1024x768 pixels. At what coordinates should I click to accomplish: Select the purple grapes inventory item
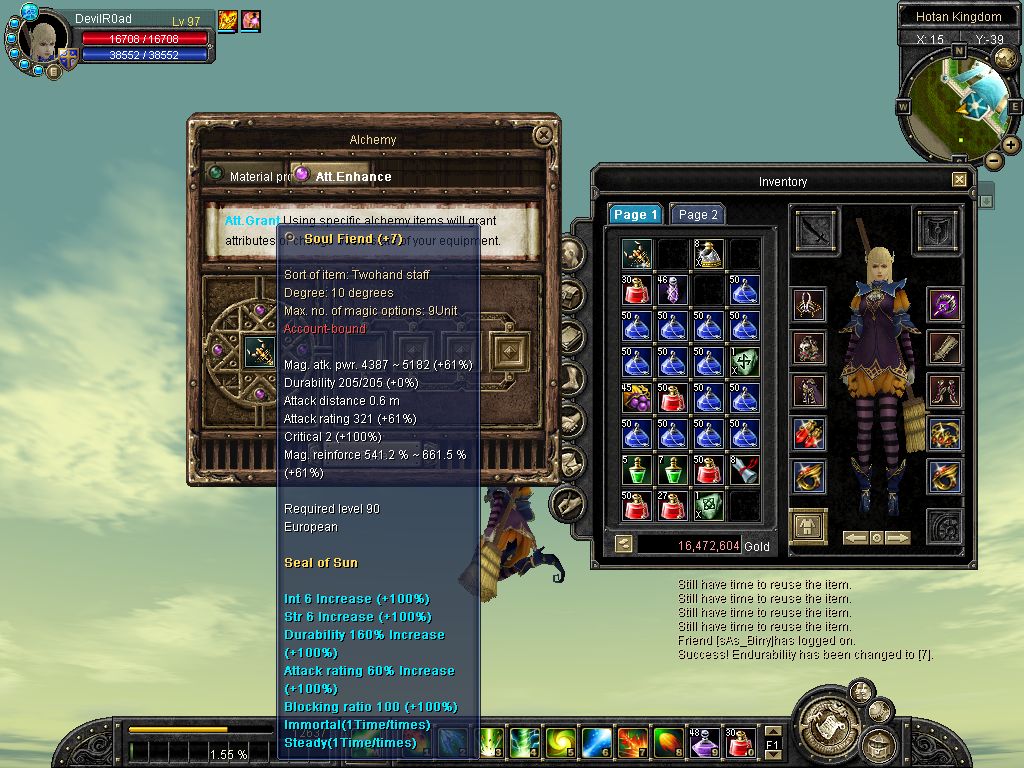[636, 398]
